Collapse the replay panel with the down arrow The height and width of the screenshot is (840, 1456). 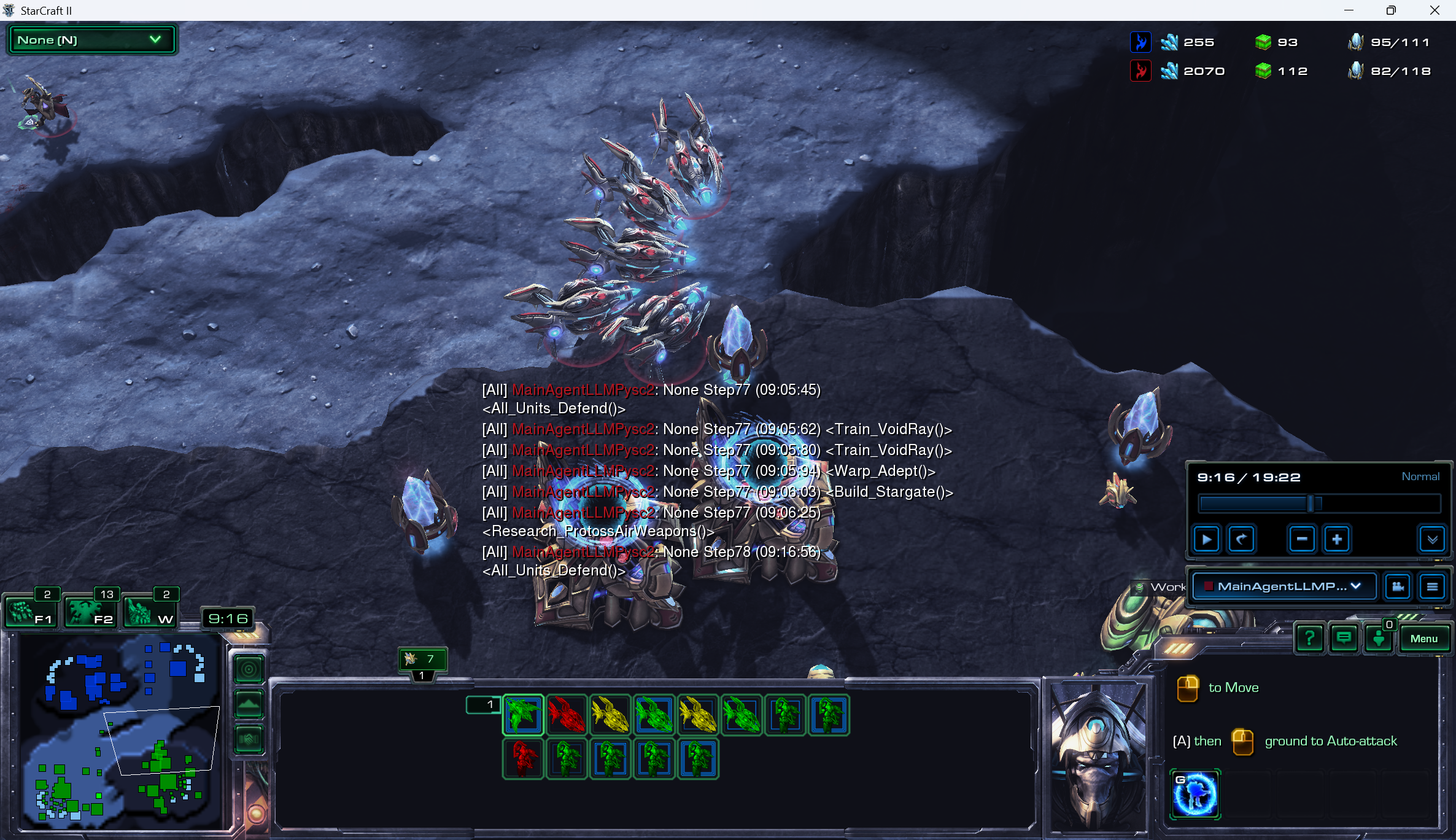(1432, 539)
